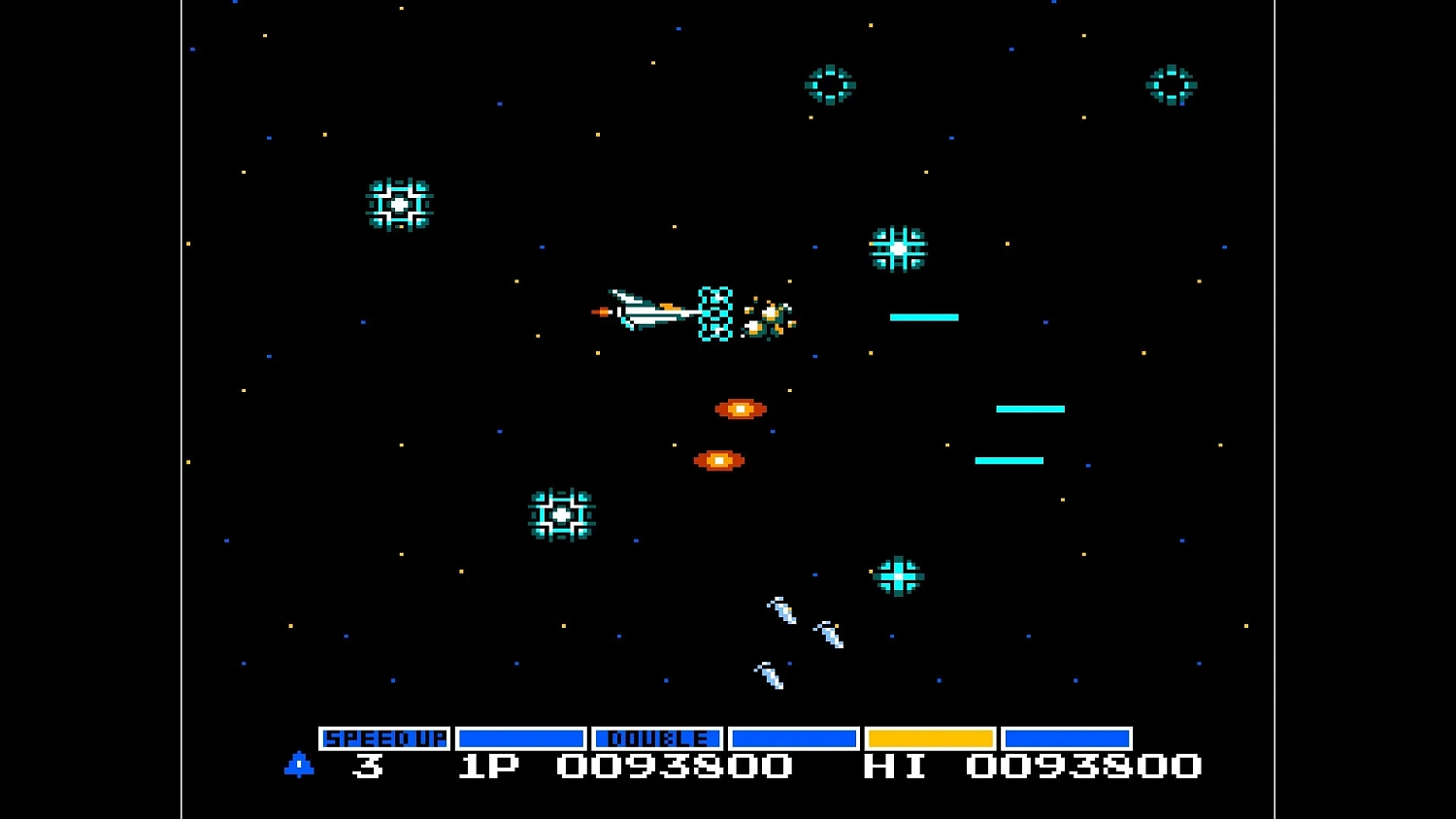The image size is (1456, 819).
Task: Click the second blue power meter cell
Action: point(521,737)
